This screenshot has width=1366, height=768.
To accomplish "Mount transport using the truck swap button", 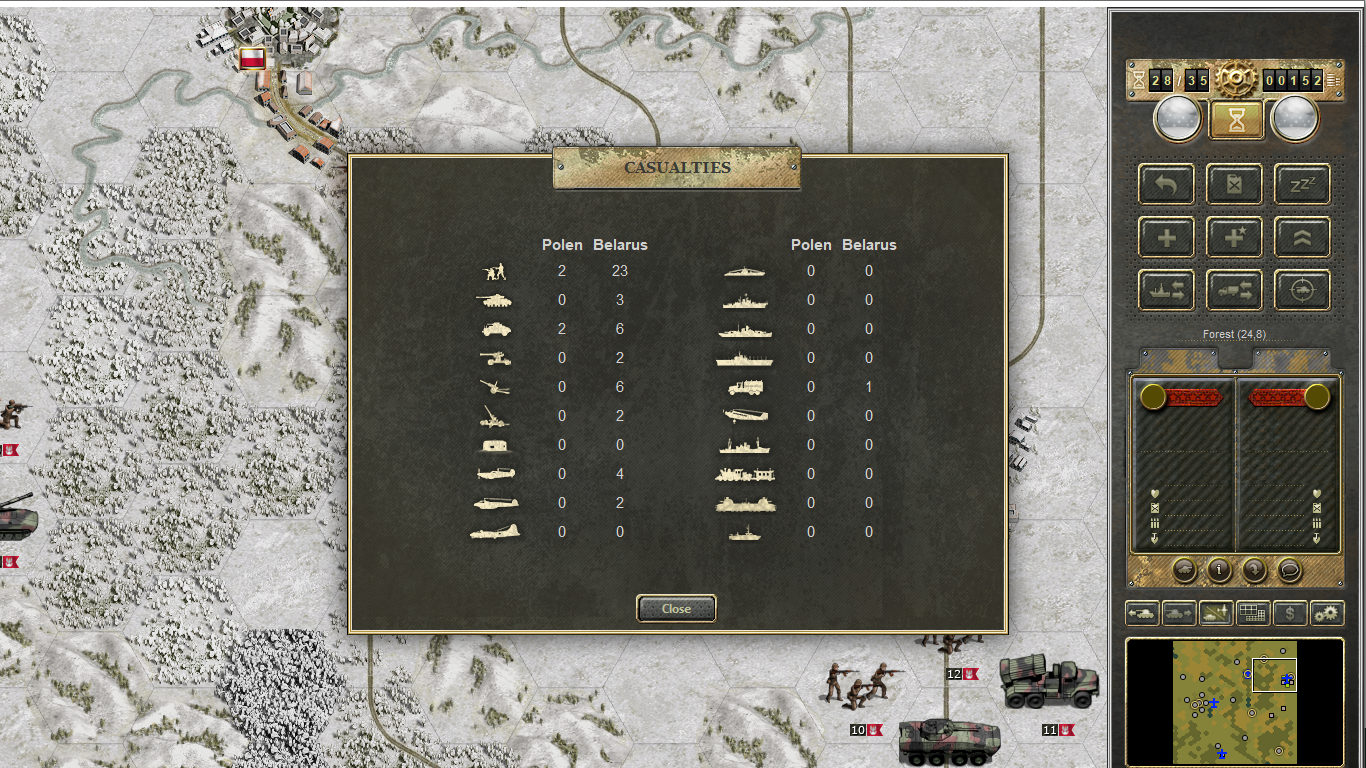I will click(1233, 290).
